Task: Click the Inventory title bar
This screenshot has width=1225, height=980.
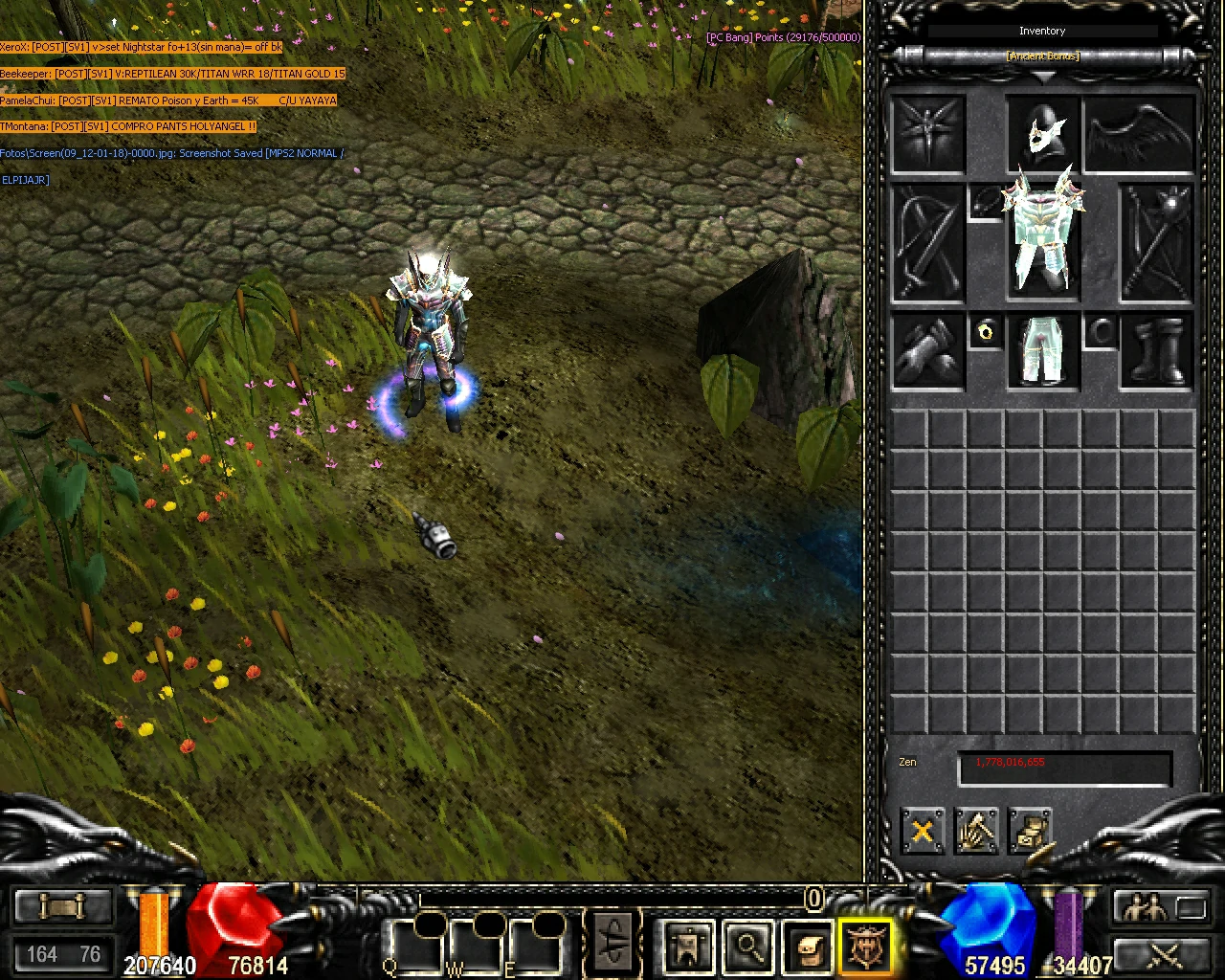Action: [1042, 30]
